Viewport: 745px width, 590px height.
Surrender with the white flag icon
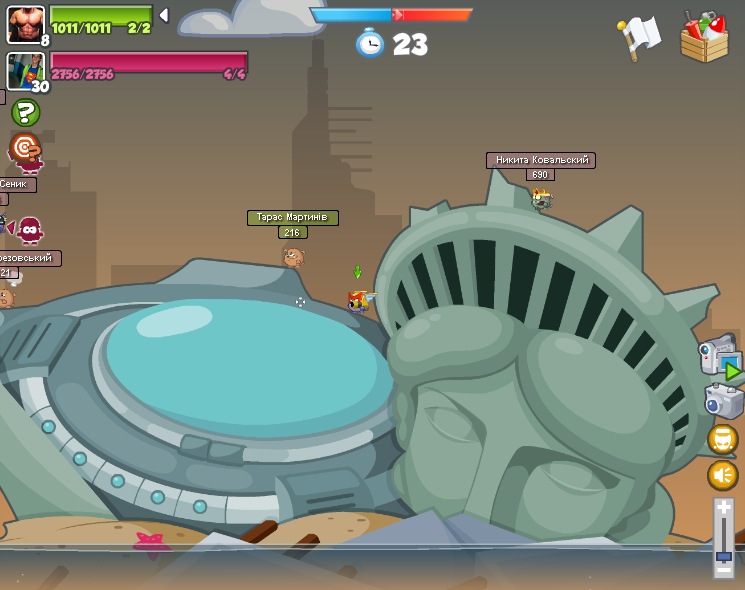tap(640, 38)
